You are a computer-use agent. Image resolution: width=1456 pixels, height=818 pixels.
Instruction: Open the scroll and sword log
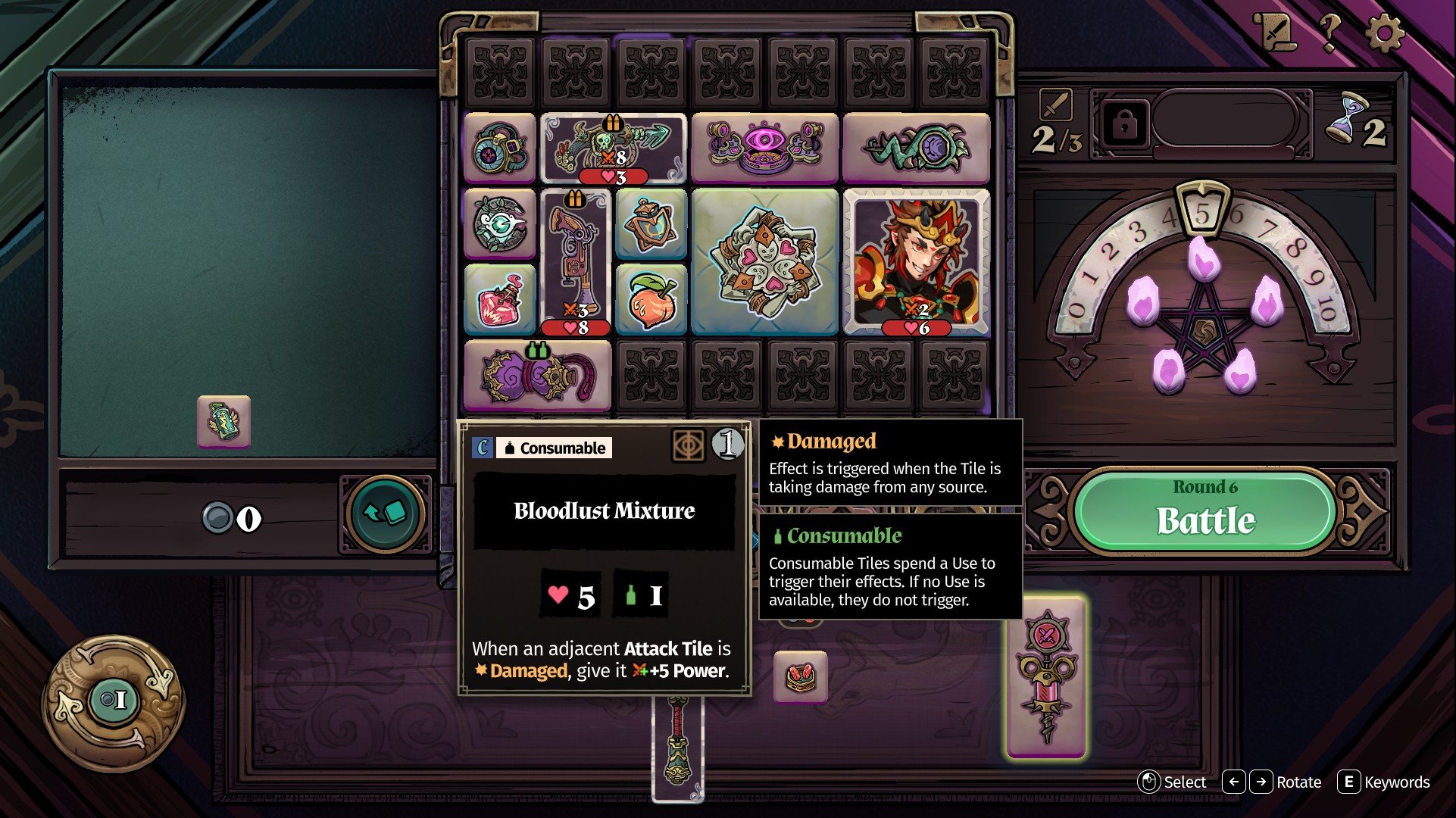pyautogui.click(x=1276, y=33)
